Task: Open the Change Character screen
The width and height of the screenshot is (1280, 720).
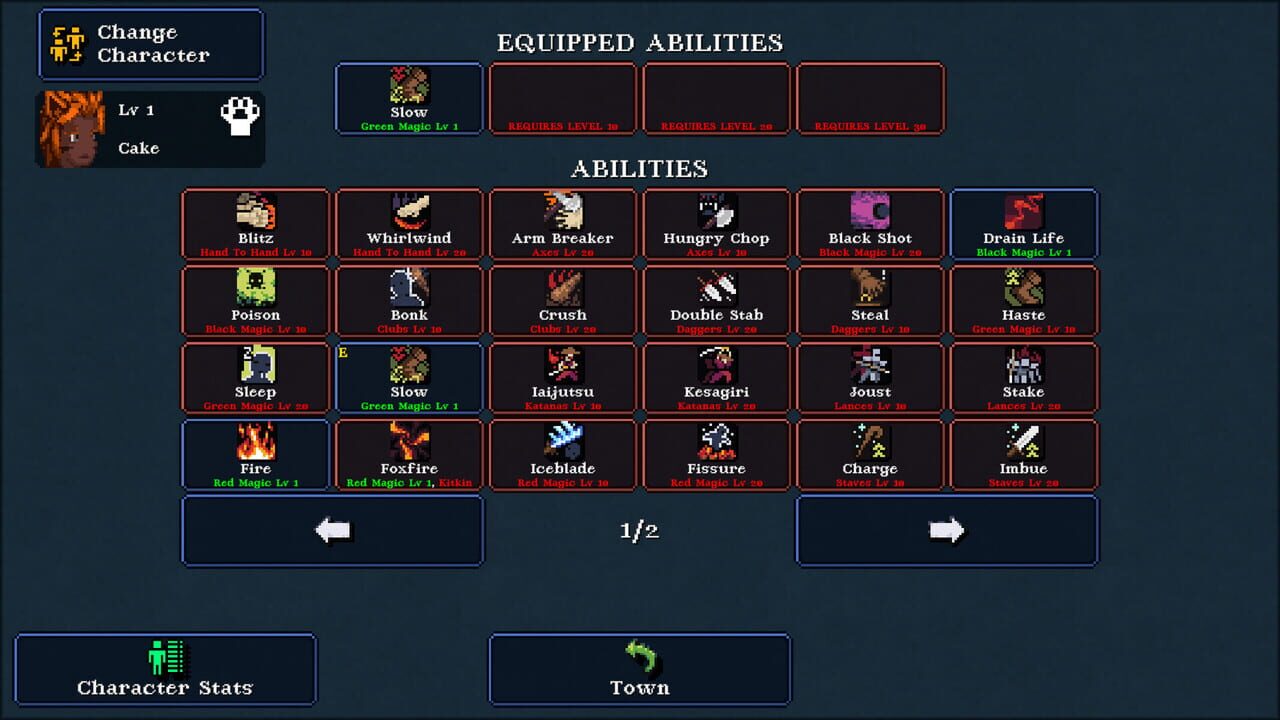Action: [x=150, y=44]
